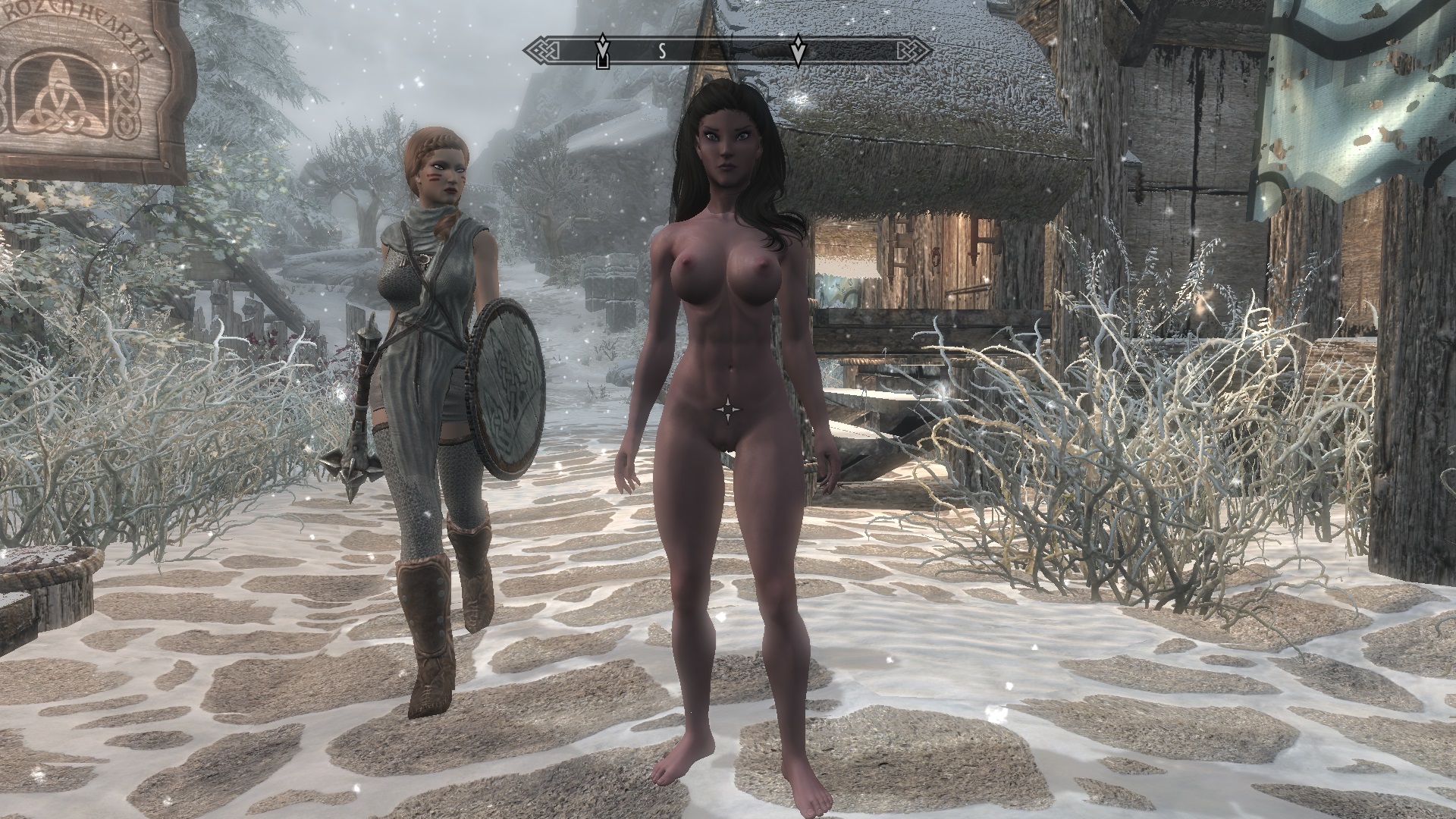The width and height of the screenshot is (1456, 819).
Task: Click the quest marker with the door symbol
Action: click(603, 52)
